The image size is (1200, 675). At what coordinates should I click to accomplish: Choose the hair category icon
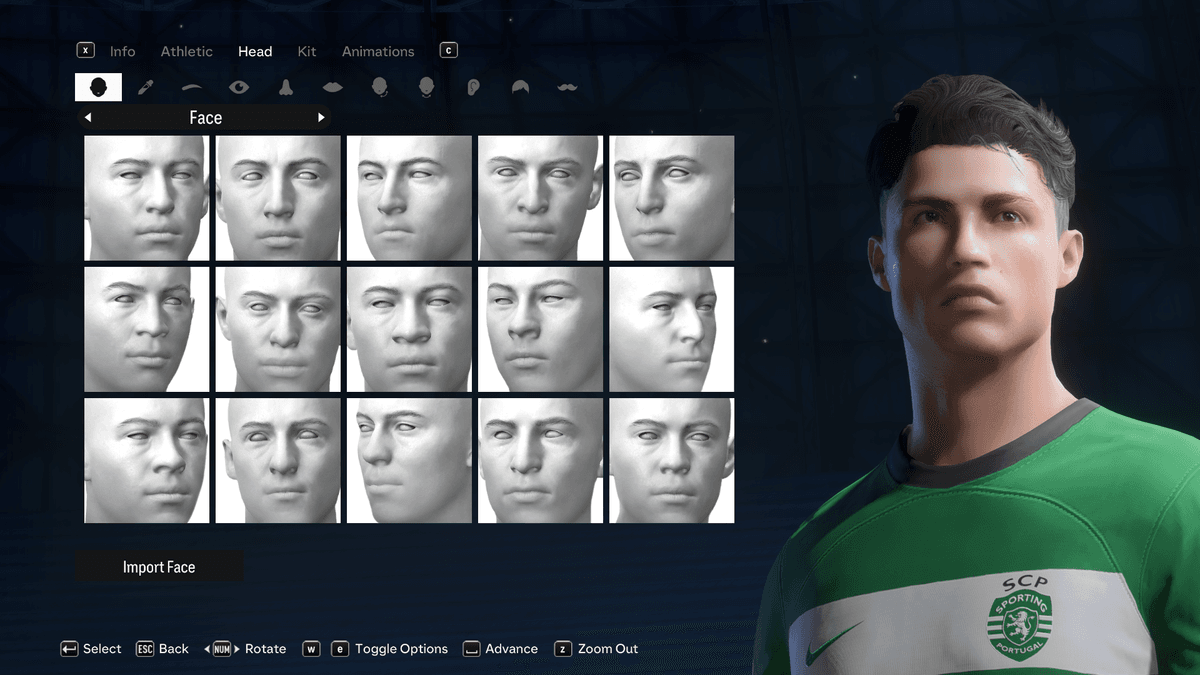pos(521,88)
